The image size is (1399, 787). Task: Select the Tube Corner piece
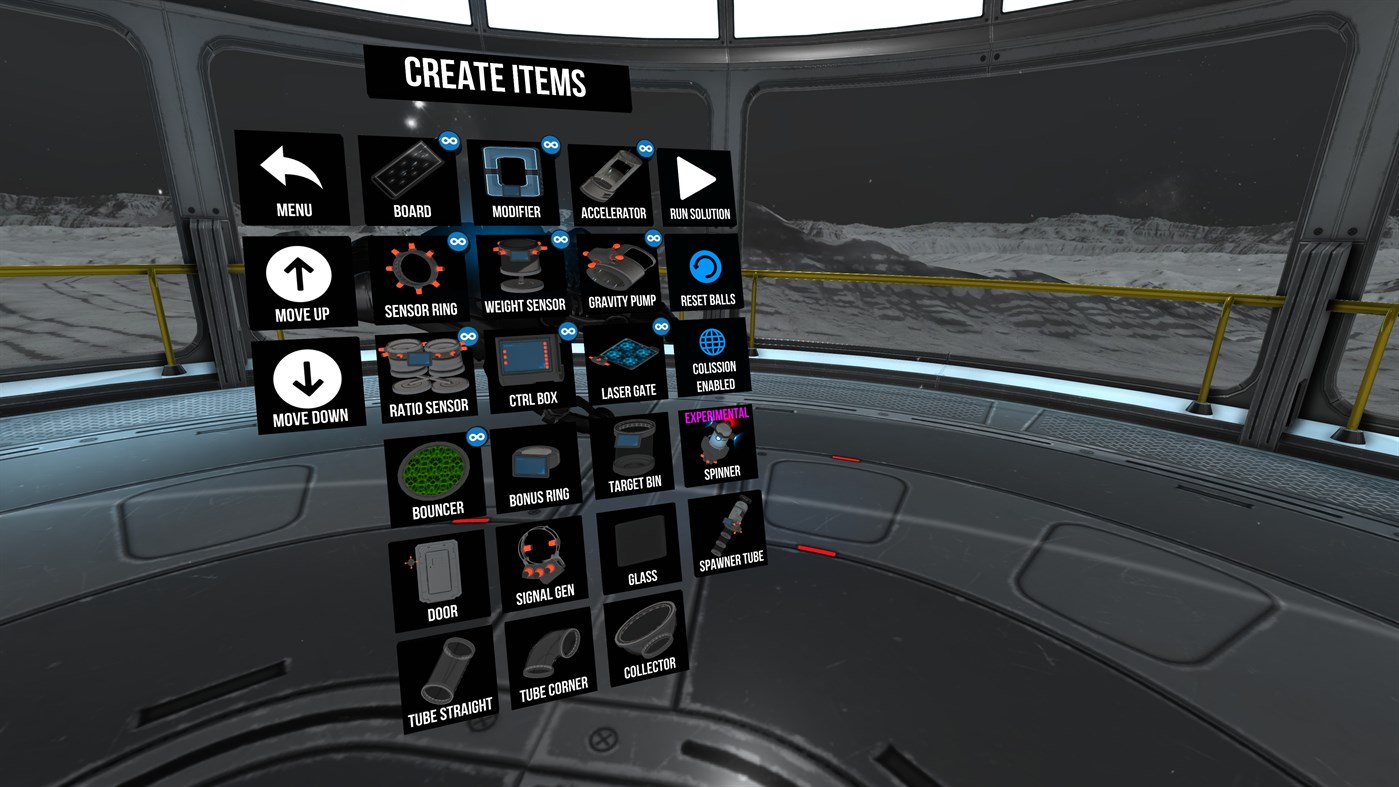click(x=551, y=655)
